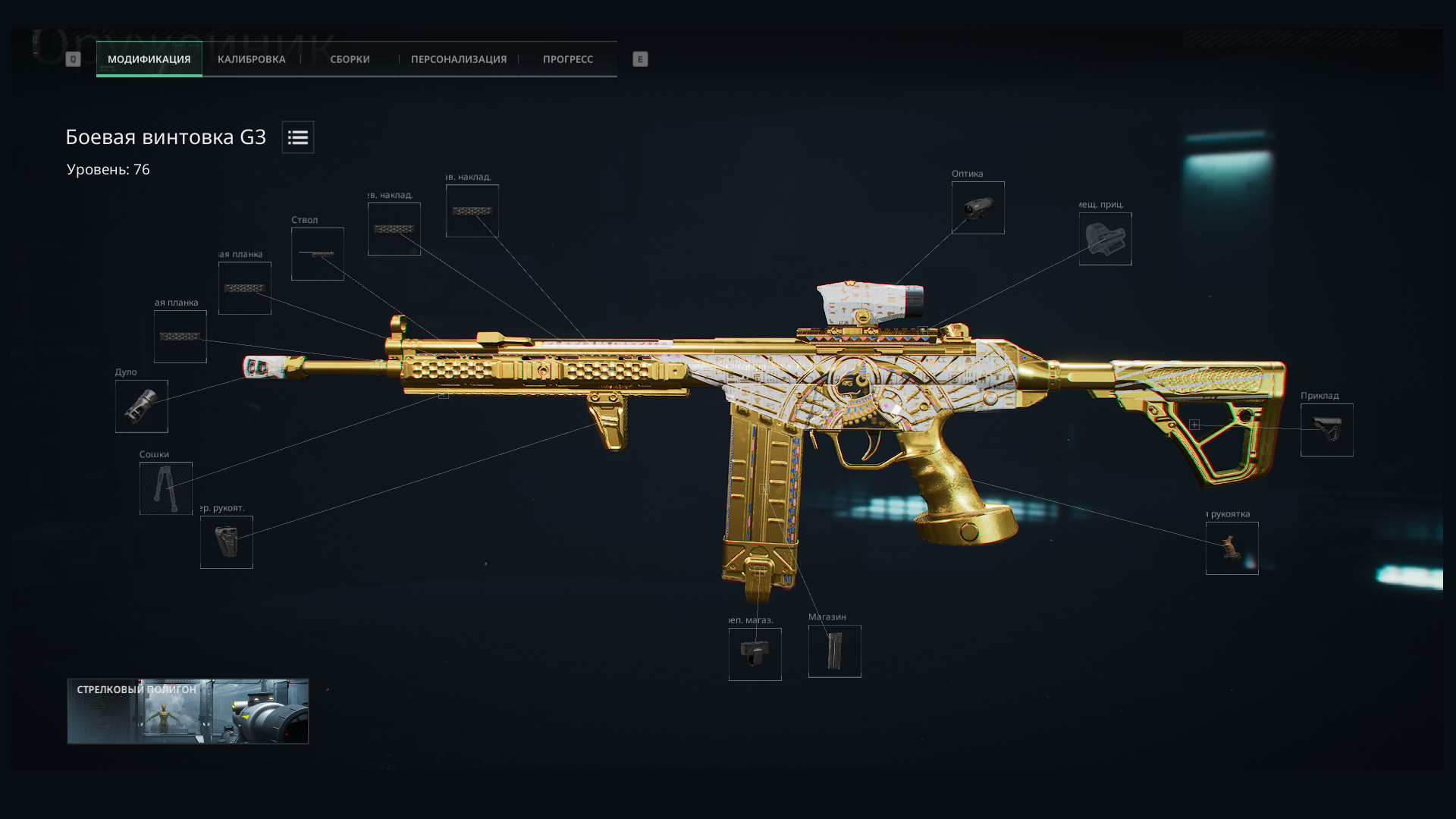The image size is (1456, 819).
Task: Switch to the Калибровка tab
Action: tap(251, 59)
